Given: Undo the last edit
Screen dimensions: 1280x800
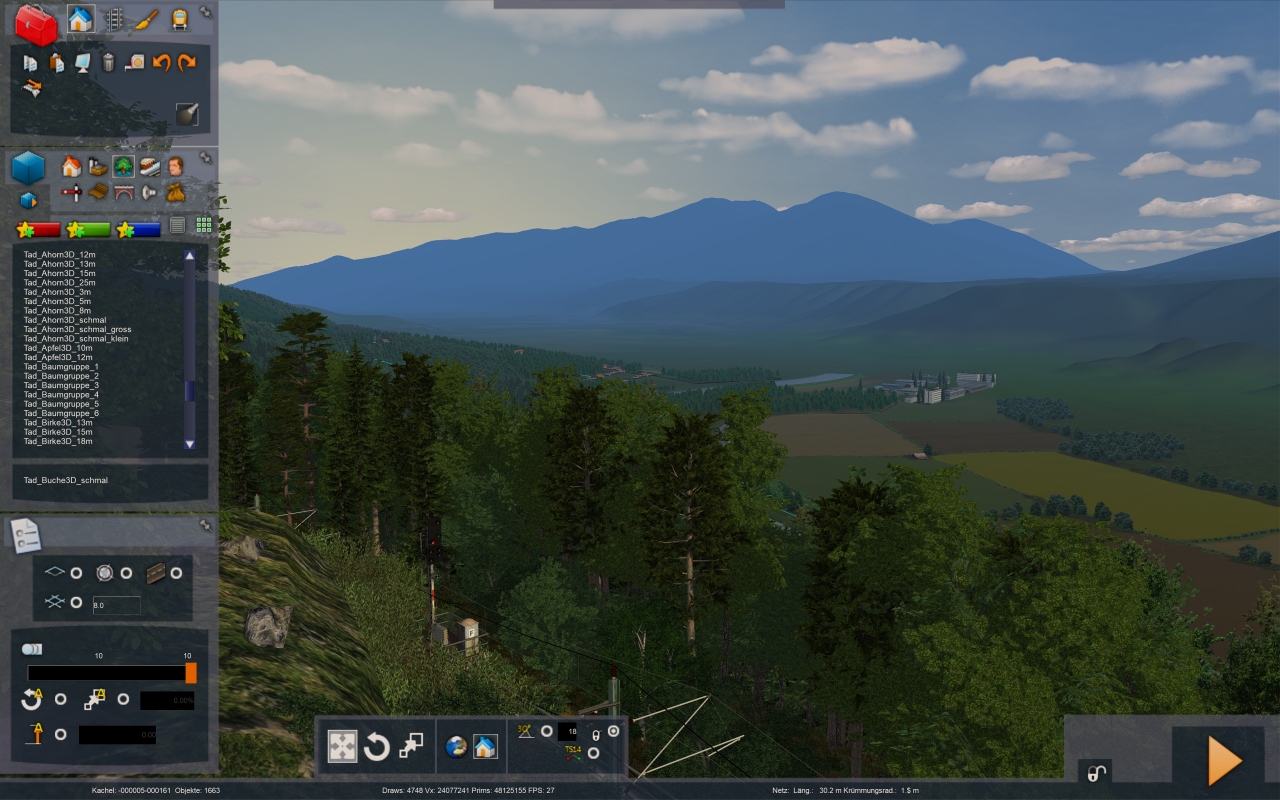Looking at the screenshot, I should coord(161,63).
